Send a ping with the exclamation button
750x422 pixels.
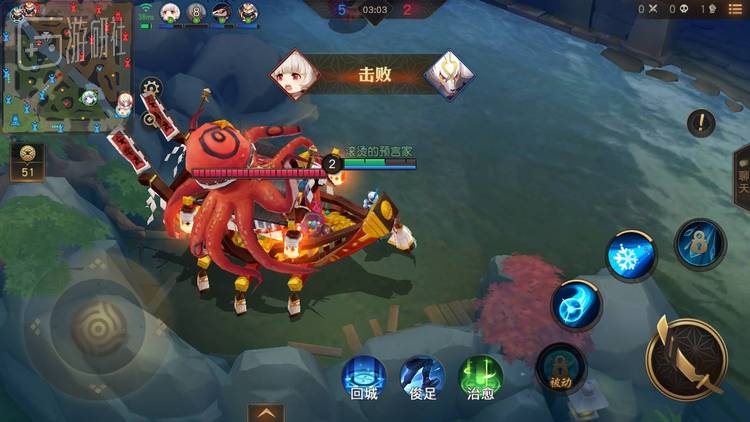coord(701,124)
